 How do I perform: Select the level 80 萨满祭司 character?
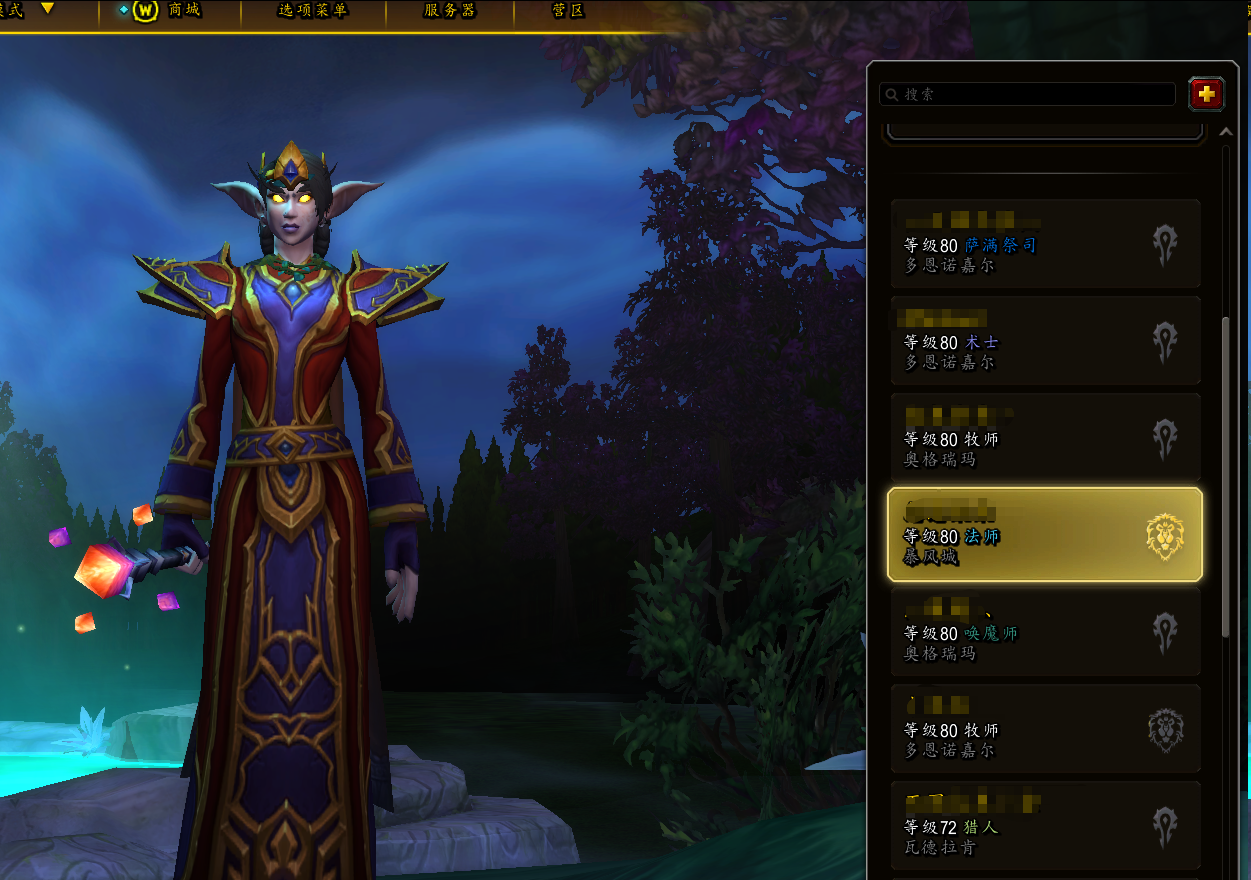1046,244
